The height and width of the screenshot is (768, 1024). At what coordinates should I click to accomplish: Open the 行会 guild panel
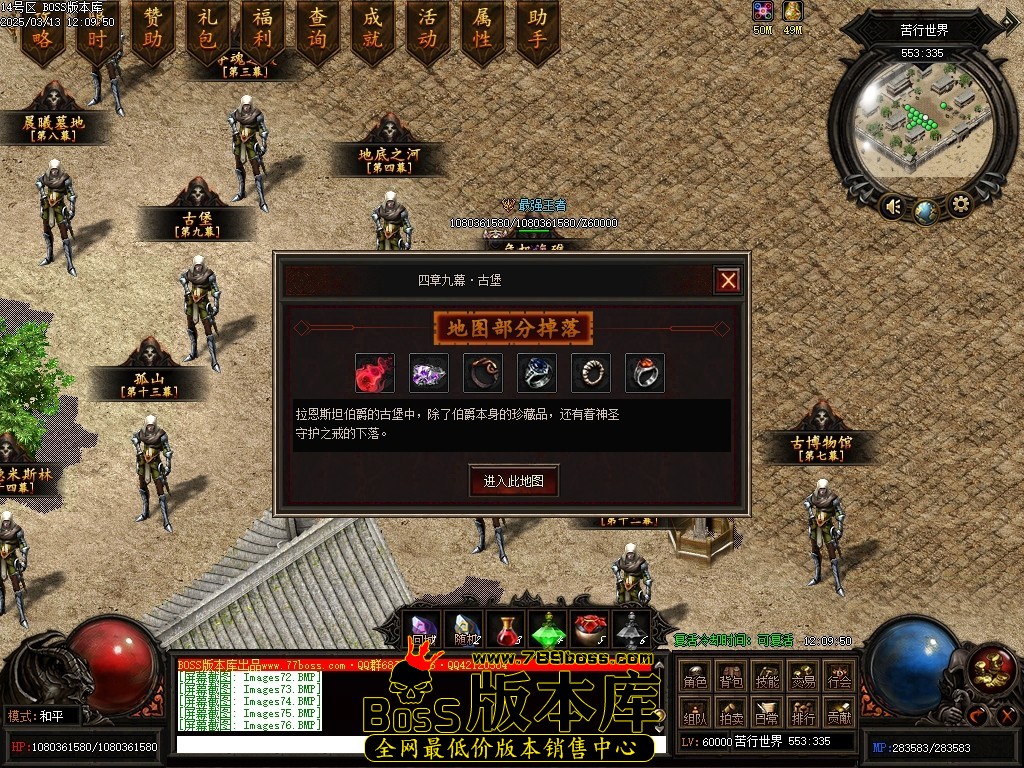tap(839, 678)
